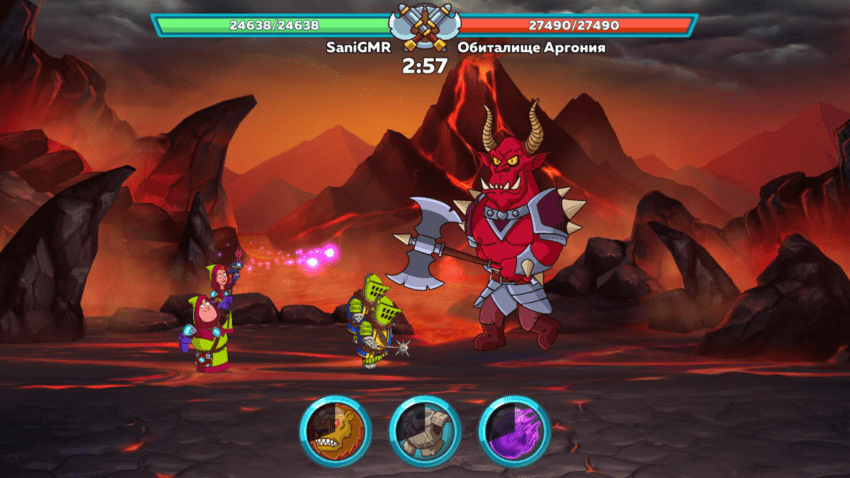Activate the snarling orange beast ability
Viewport: 850px width, 478px height.
tap(335, 431)
